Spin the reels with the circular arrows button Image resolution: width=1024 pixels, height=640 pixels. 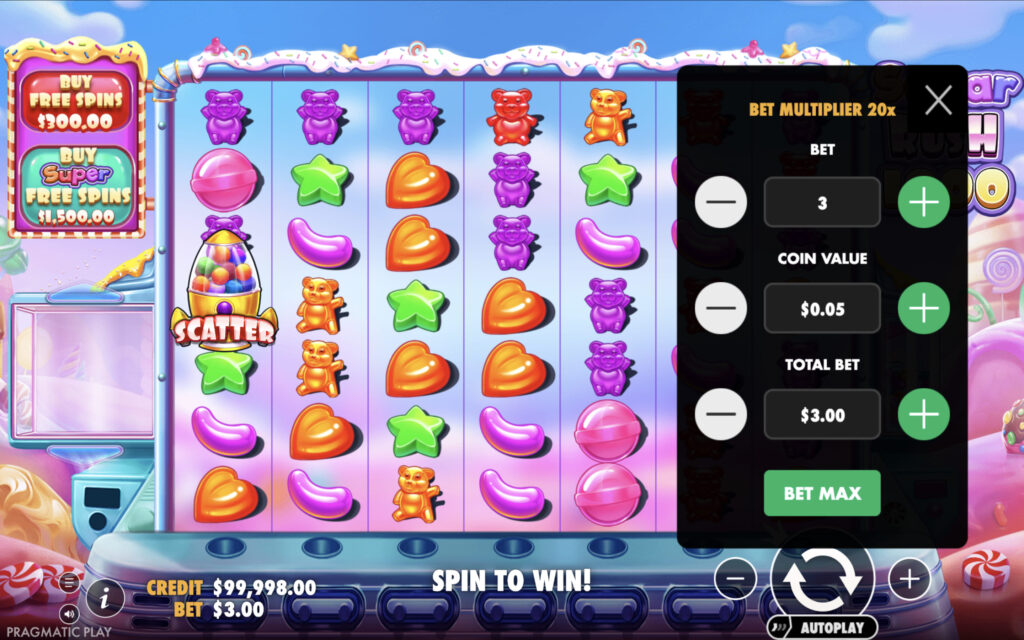pyautogui.click(x=821, y=577)
